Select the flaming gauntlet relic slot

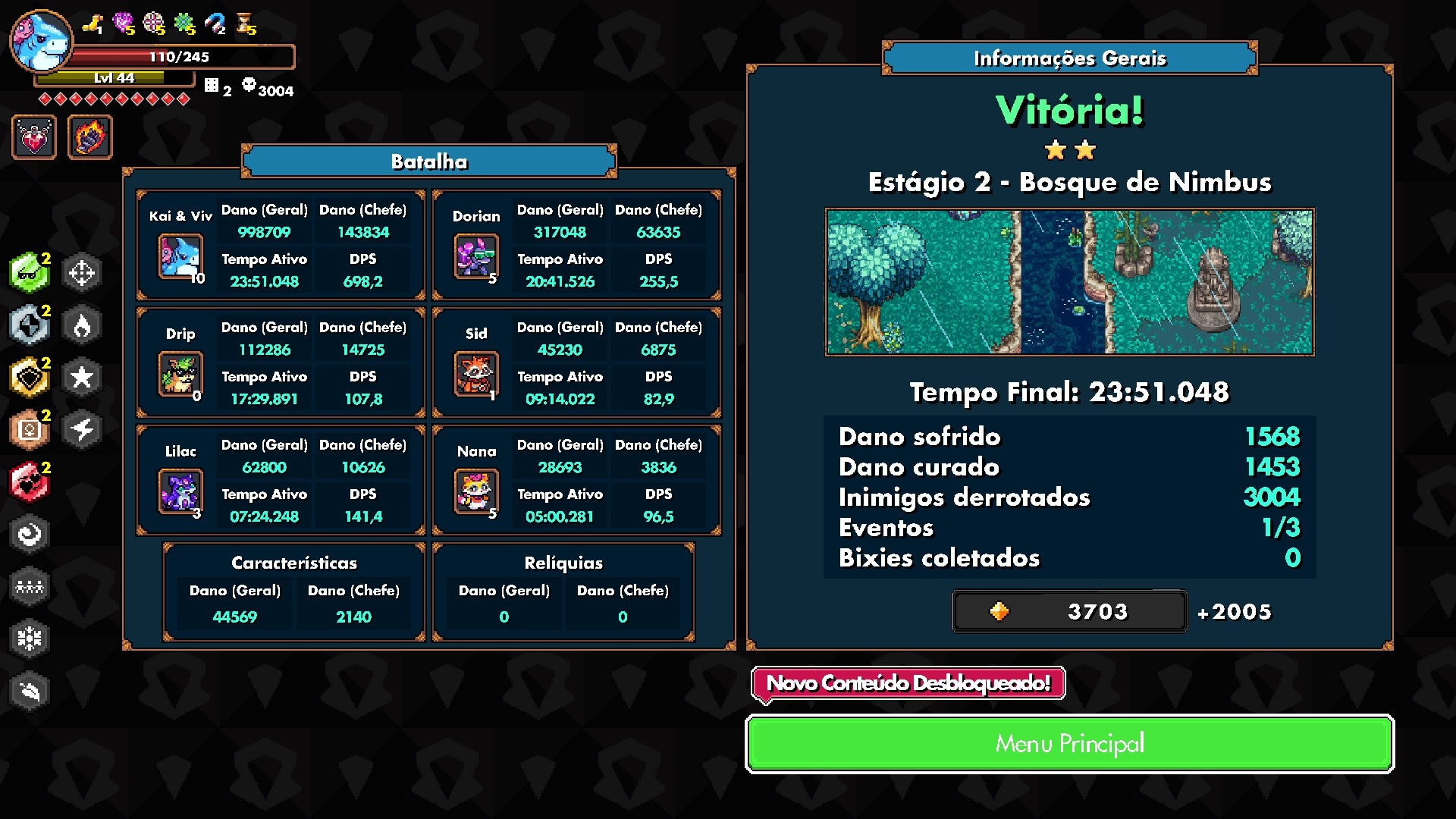[90, 137]
